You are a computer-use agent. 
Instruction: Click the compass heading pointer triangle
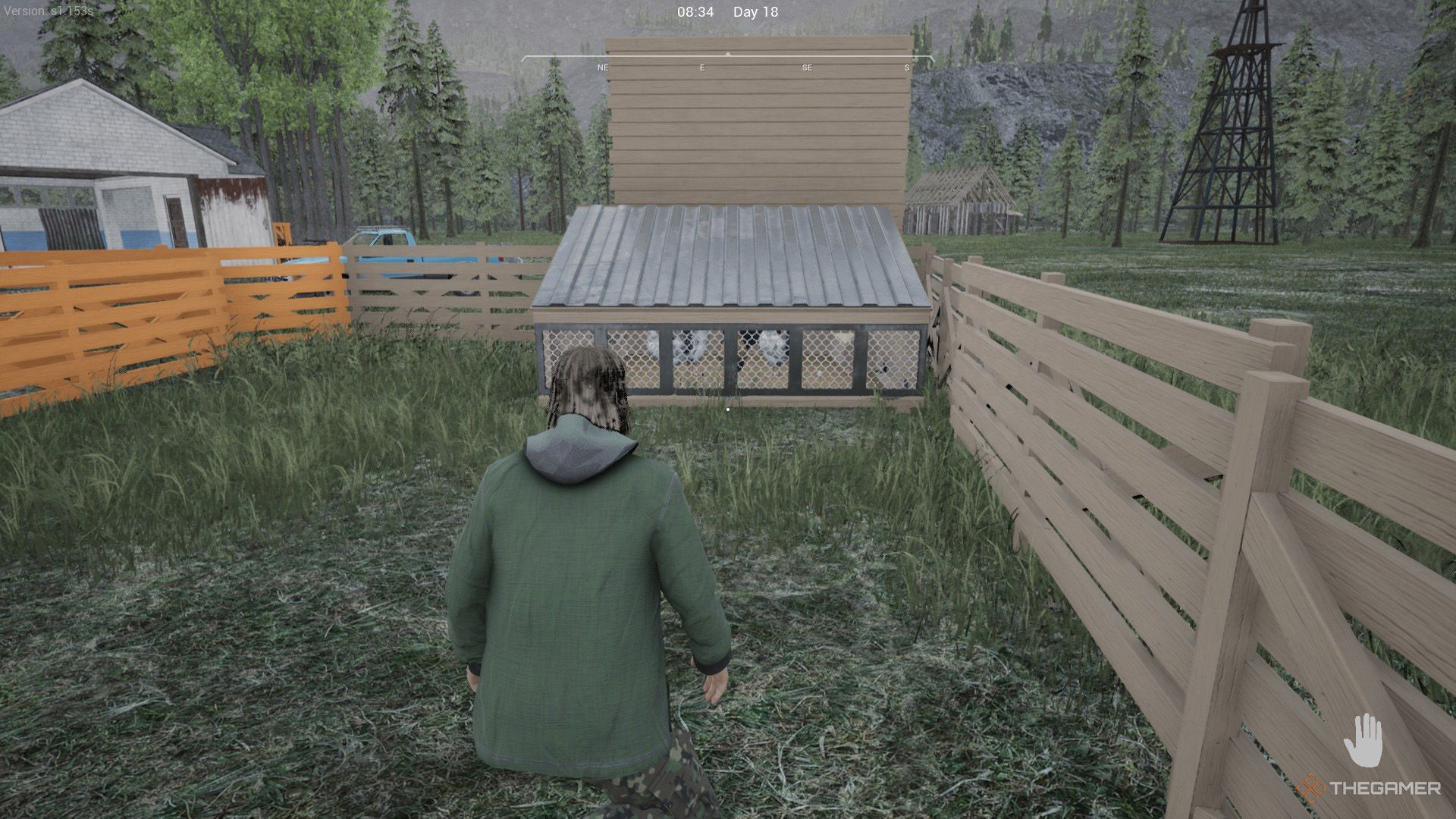coord(728,53)
